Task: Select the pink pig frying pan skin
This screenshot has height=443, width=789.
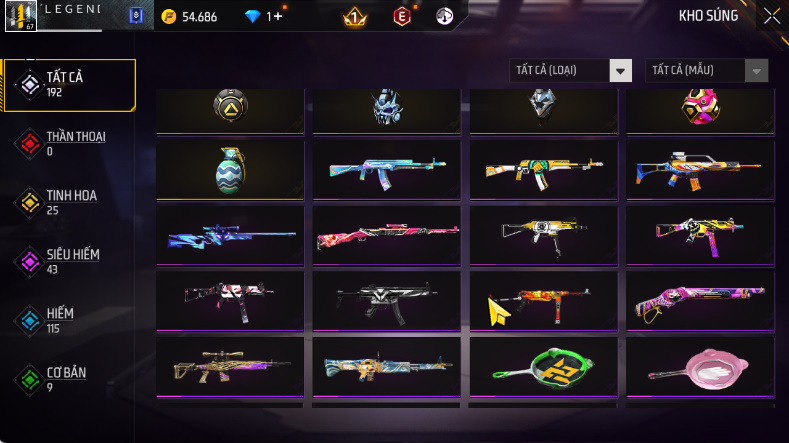Action: (700, 368)
